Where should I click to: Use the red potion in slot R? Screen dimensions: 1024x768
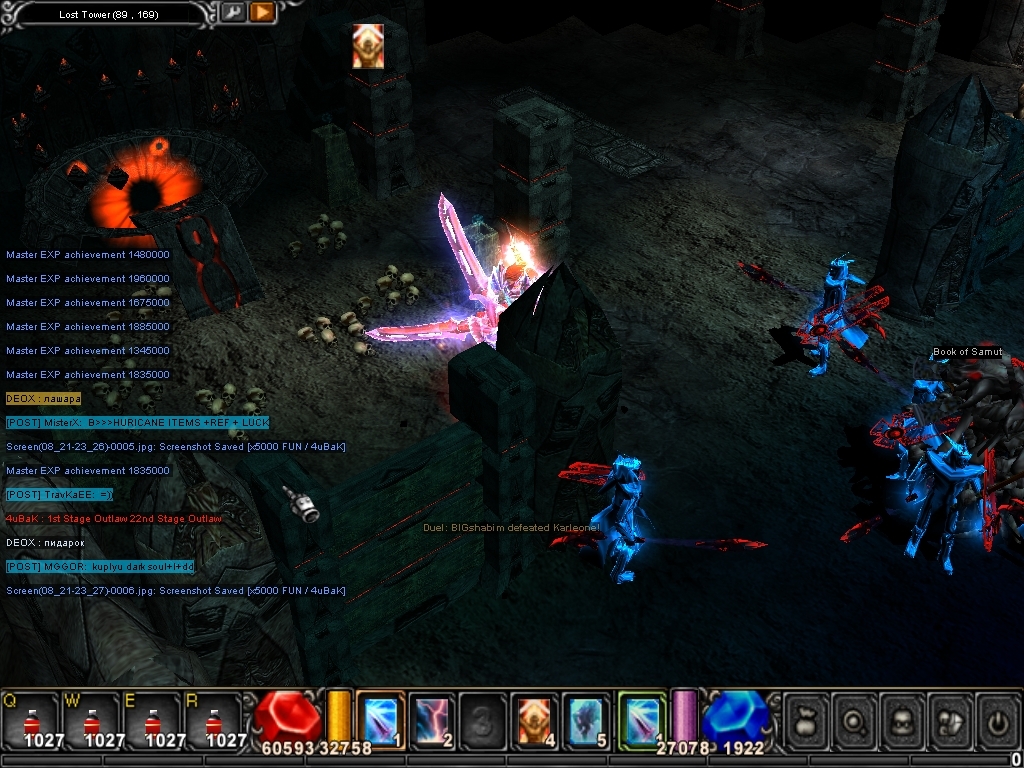213,721
